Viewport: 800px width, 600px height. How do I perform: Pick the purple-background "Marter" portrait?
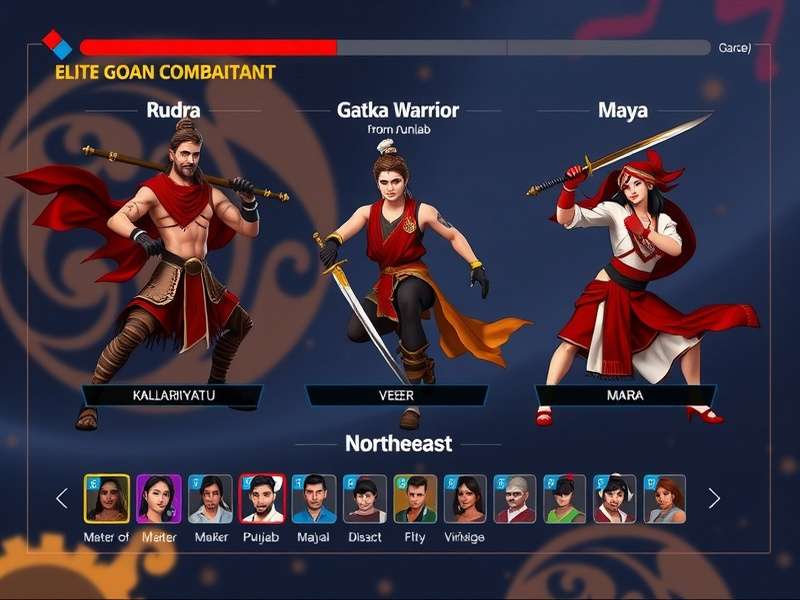pos(159,498)
